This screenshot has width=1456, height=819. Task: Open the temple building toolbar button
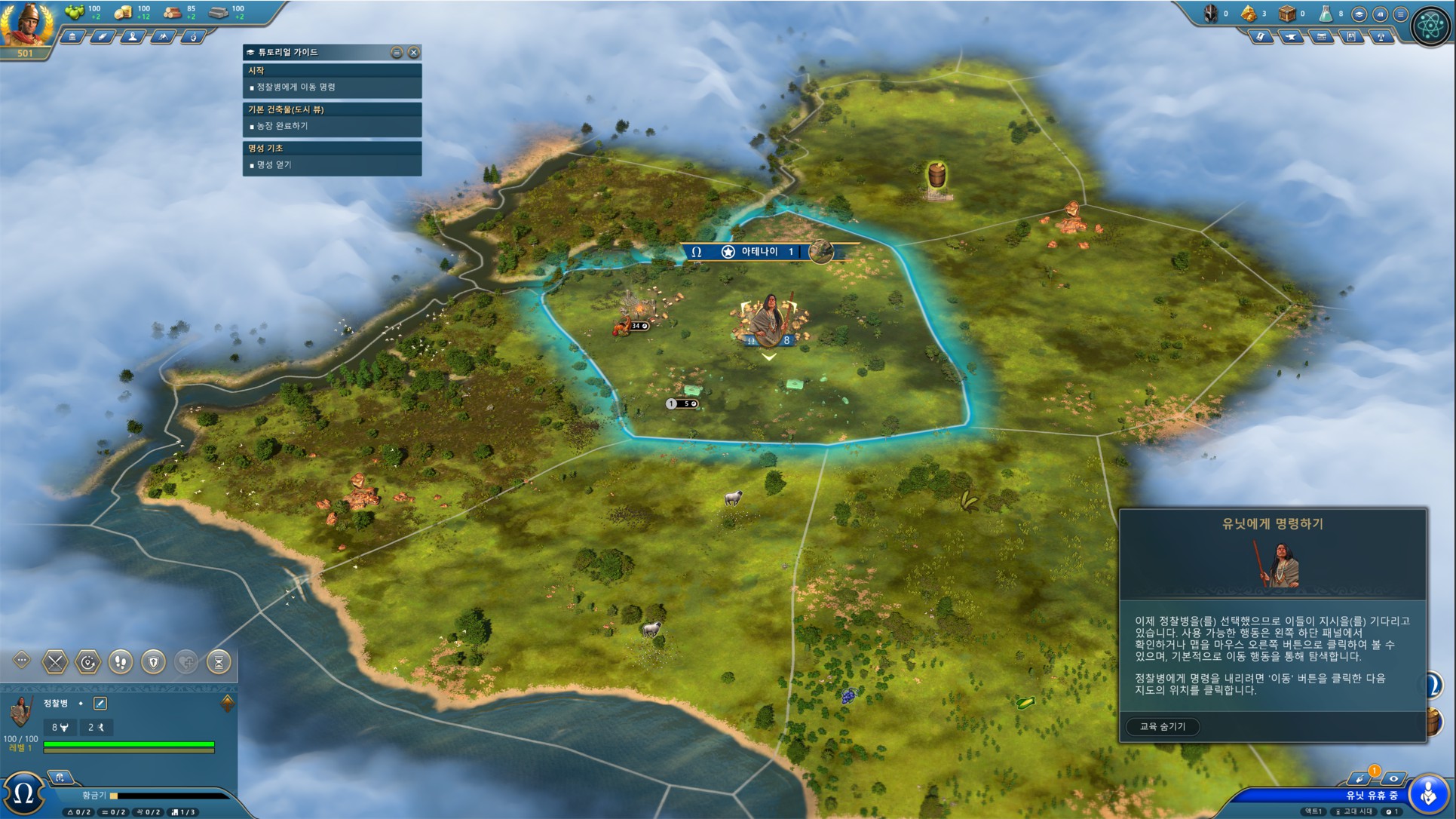[72, 36]
